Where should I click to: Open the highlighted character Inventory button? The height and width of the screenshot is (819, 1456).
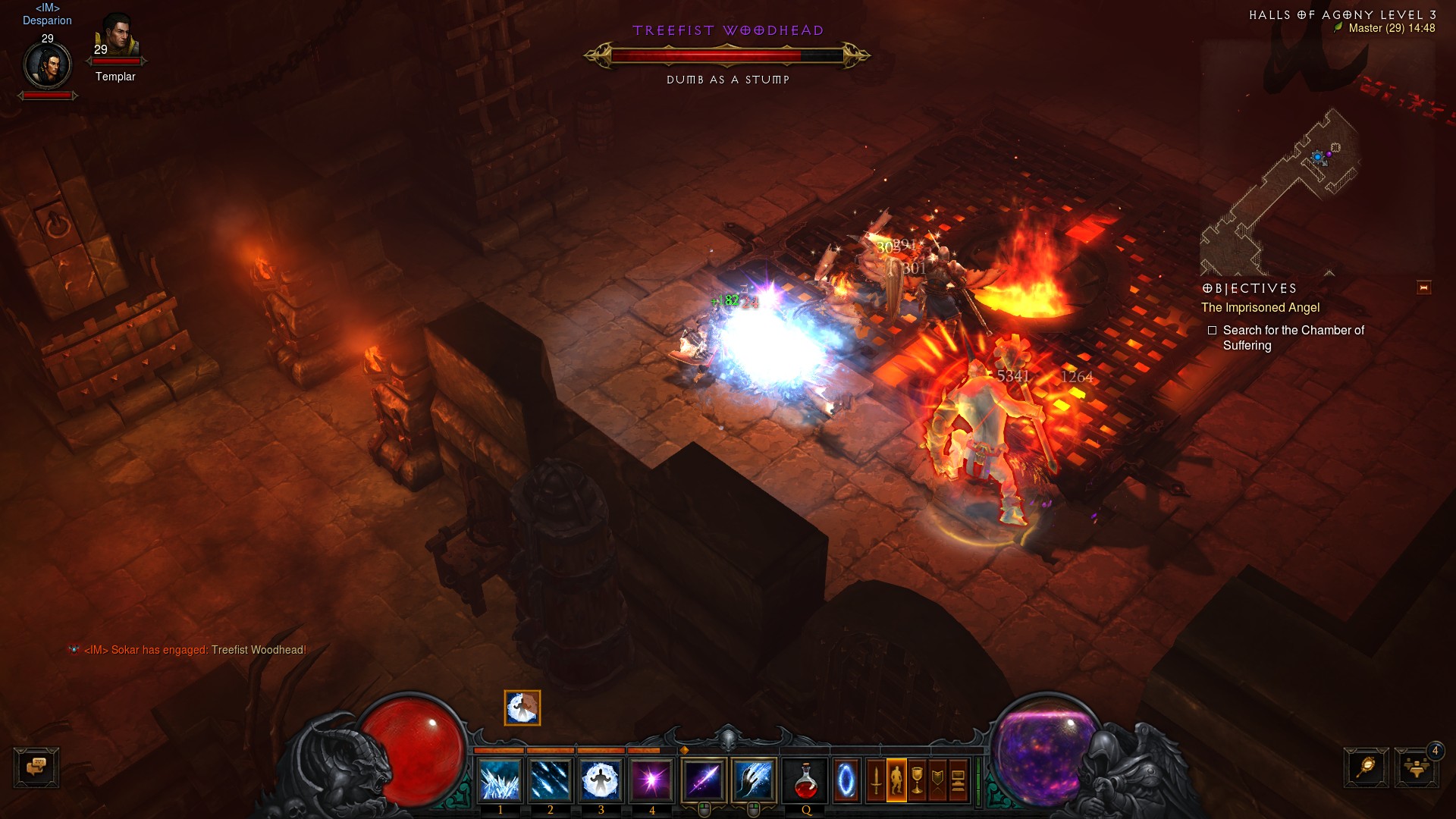point(896,780)
